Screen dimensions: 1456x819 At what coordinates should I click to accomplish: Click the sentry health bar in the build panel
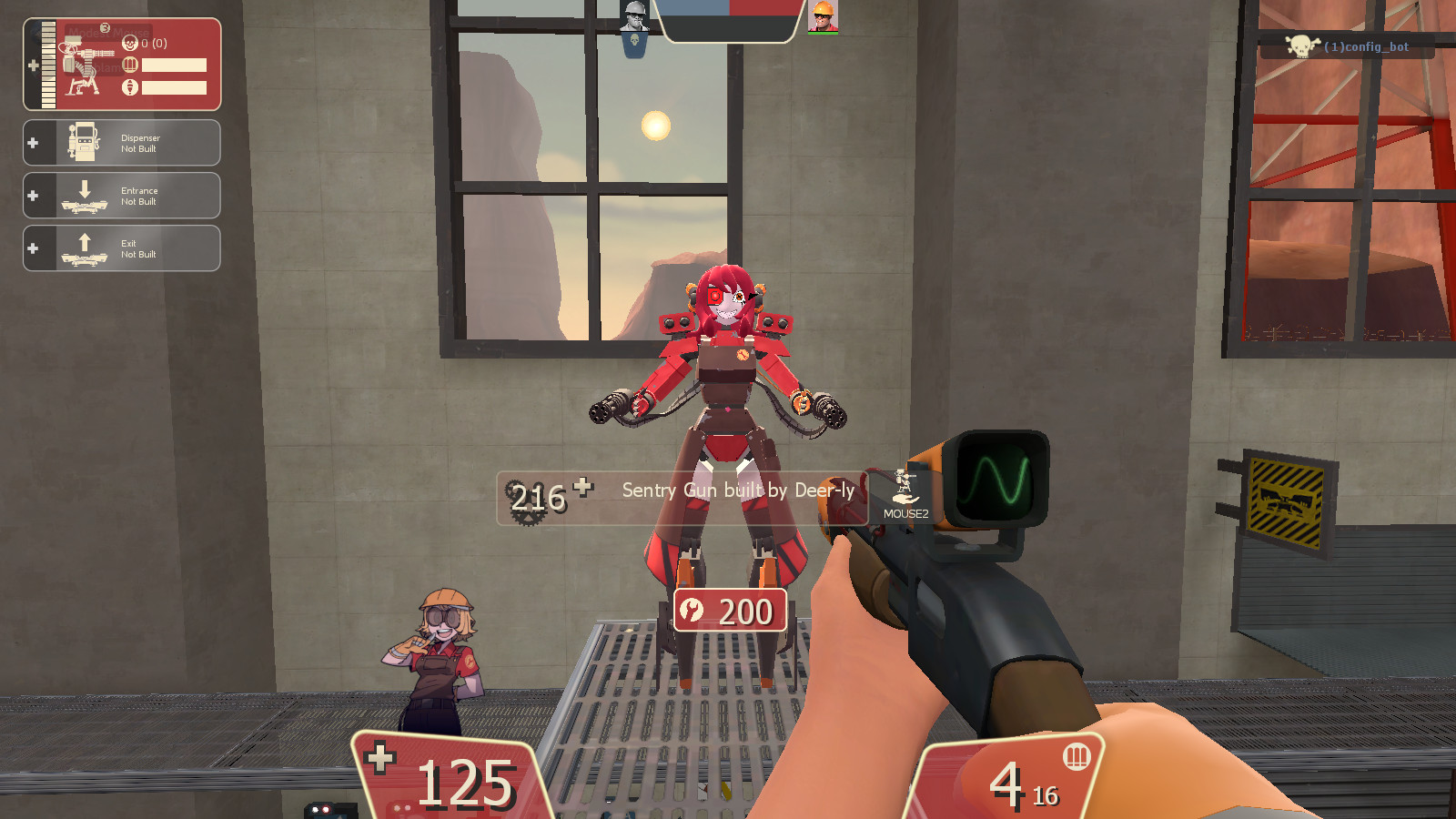point(46,64)
